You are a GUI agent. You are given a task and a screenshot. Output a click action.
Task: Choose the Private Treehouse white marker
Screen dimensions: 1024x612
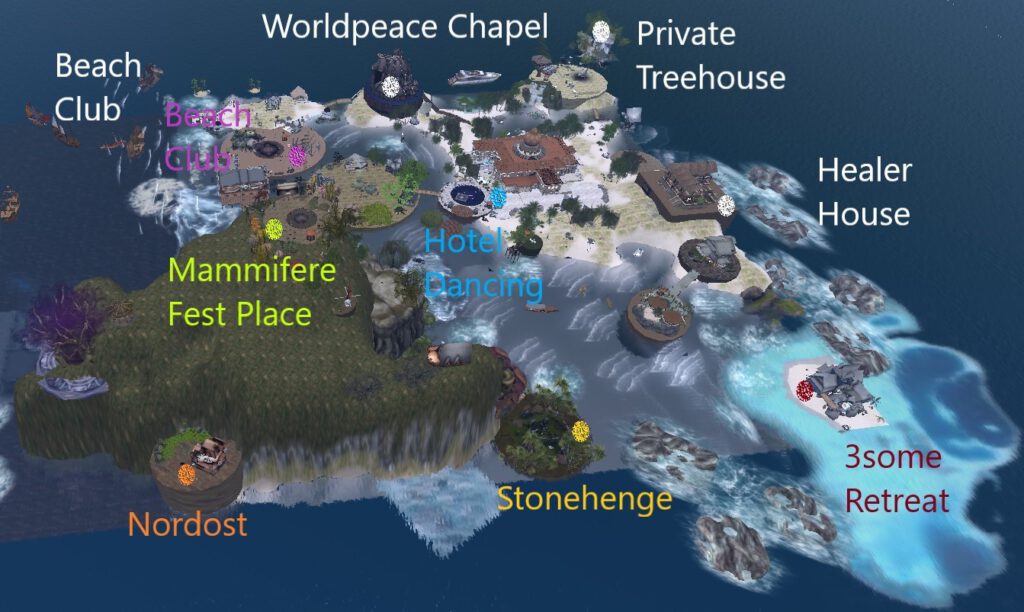click(601, 31)
